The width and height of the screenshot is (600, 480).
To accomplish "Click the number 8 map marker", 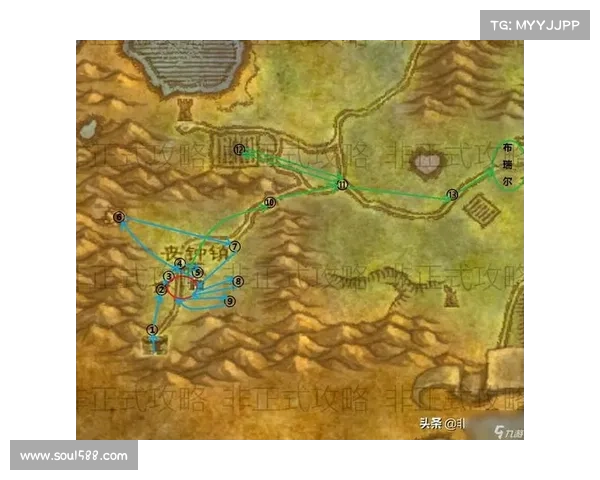I will [238, 282].
